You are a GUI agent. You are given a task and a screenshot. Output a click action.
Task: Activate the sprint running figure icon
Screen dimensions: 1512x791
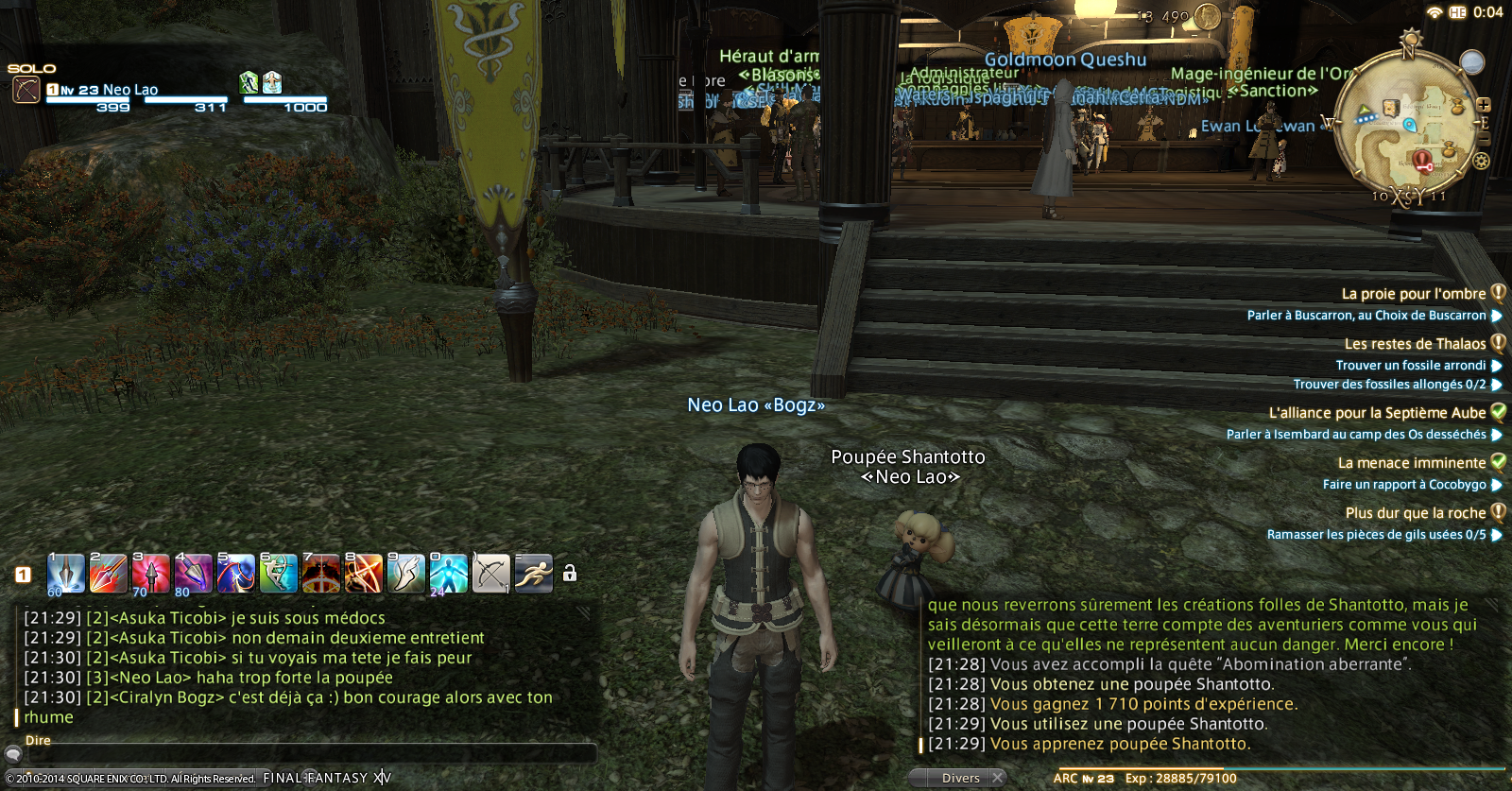point(533,574)
